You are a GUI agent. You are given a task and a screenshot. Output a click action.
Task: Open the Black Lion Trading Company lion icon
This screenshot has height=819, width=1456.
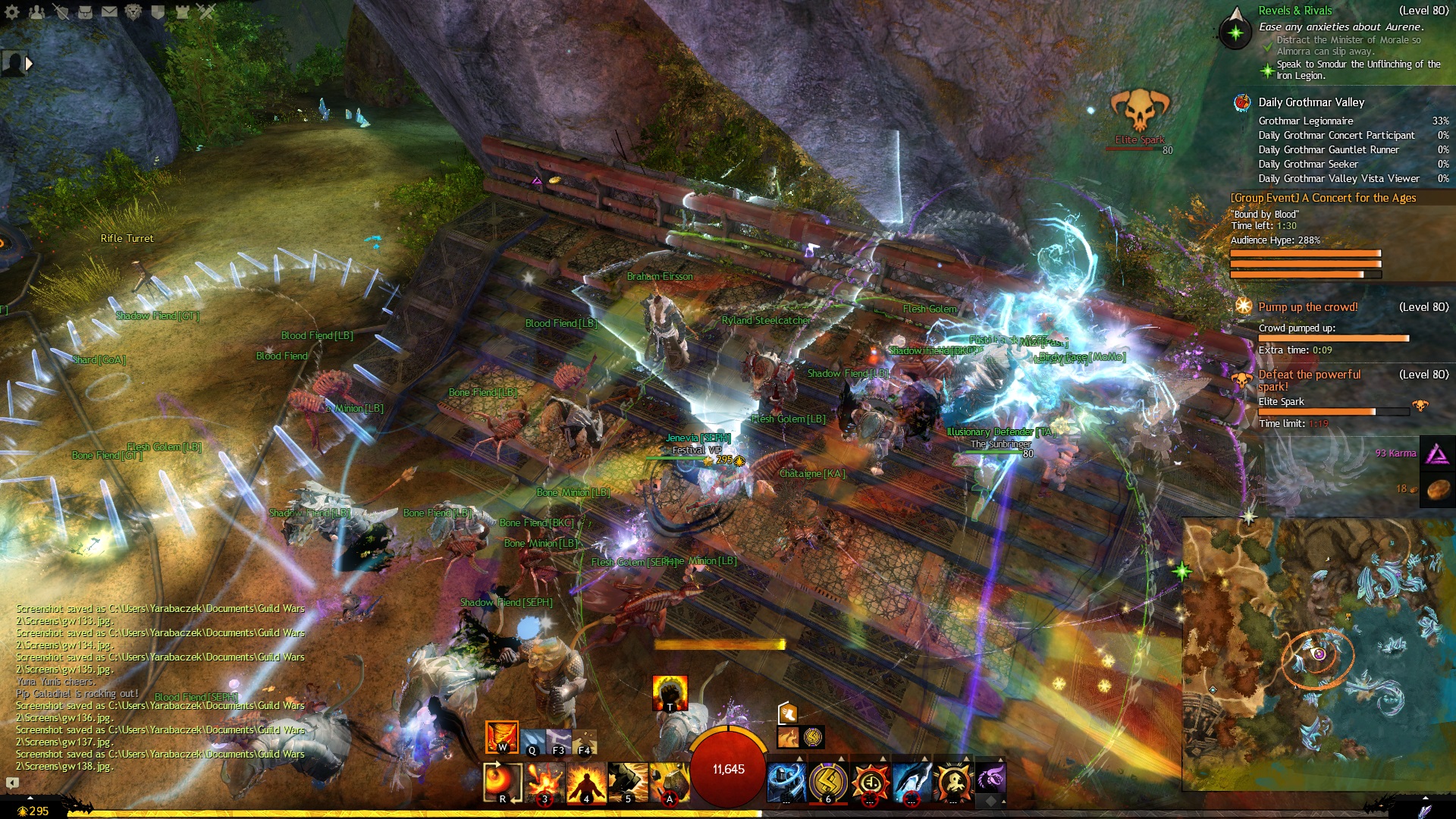pos(133,11)
